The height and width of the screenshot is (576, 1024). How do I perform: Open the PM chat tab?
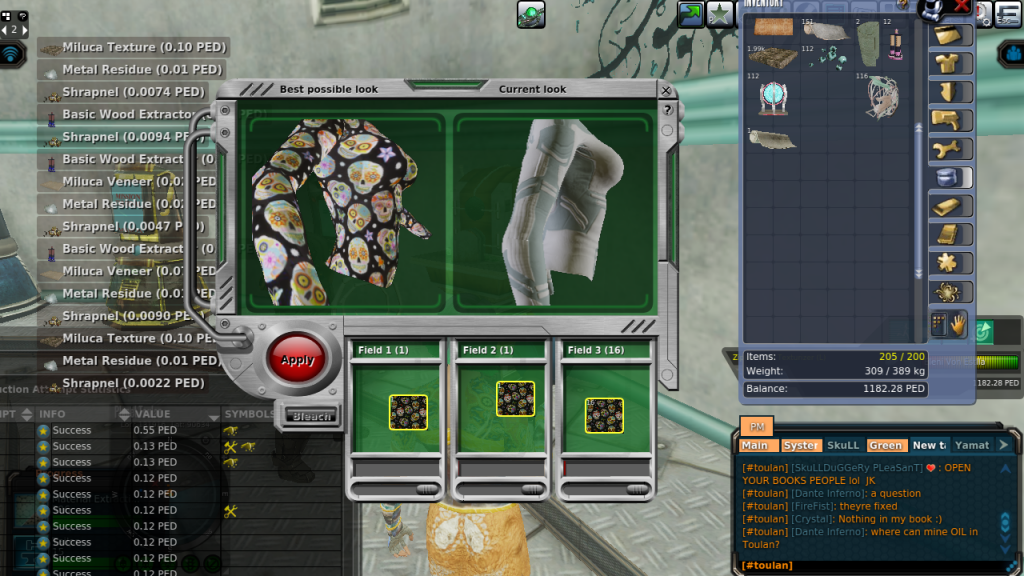point(756,426)
